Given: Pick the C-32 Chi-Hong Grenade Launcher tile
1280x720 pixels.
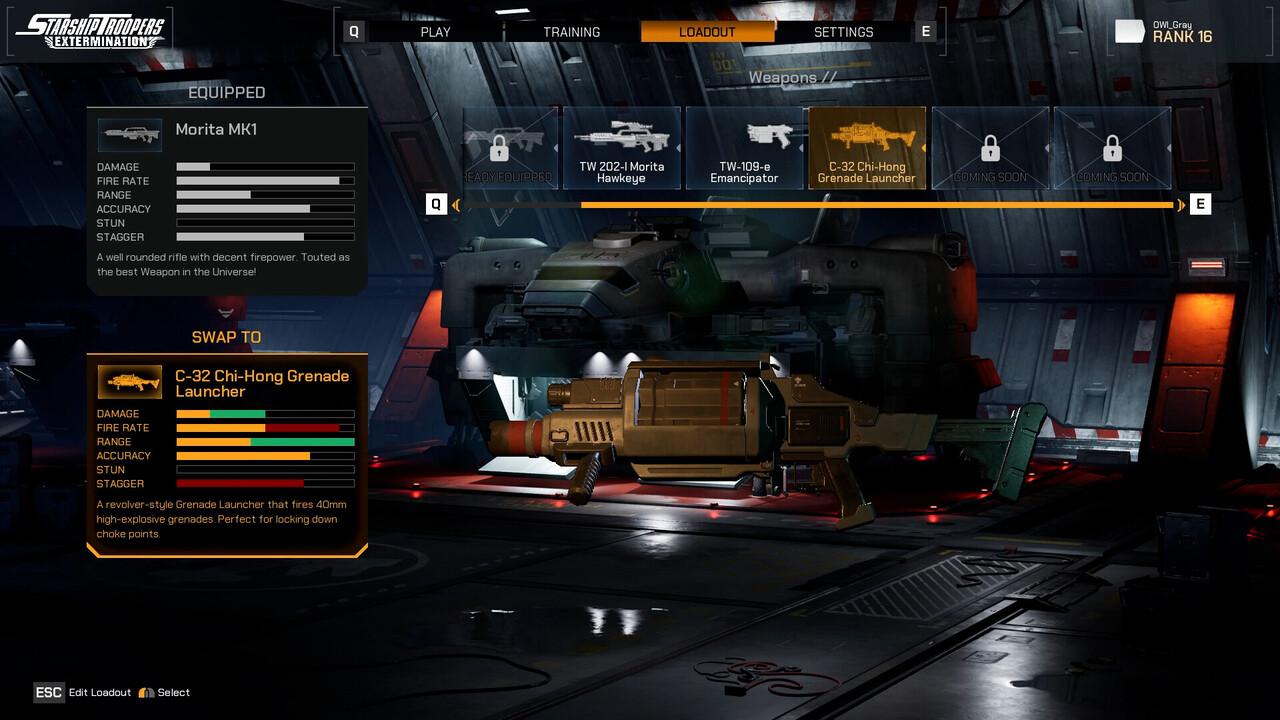Looking at the screenshot, I should pyautogui.click(x=866, y=148).
